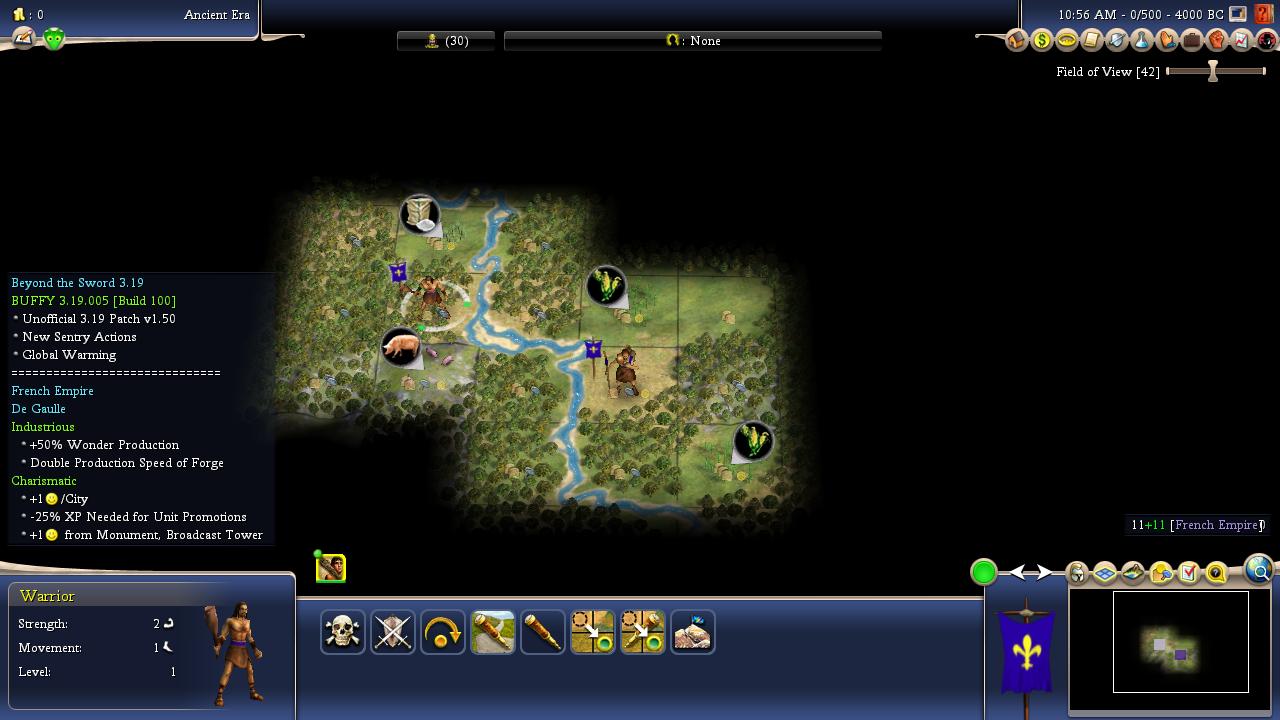Screen dimensions: 1280x720
Task: Click the minimap to recenter the view
Action: [x=1180, y=642]
